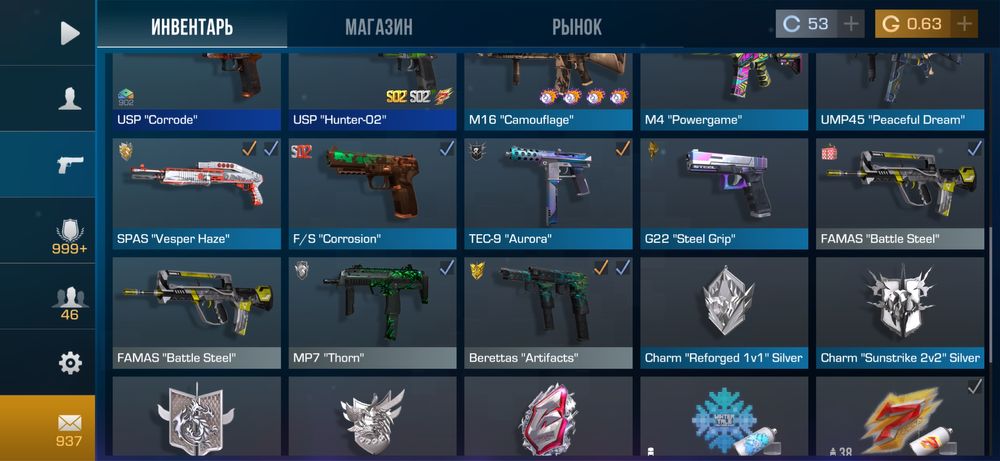This screenshot has width=1000, height=461.
Task: Open the settings gear icon
Action: pyautogui.click(x=69, y=362)
